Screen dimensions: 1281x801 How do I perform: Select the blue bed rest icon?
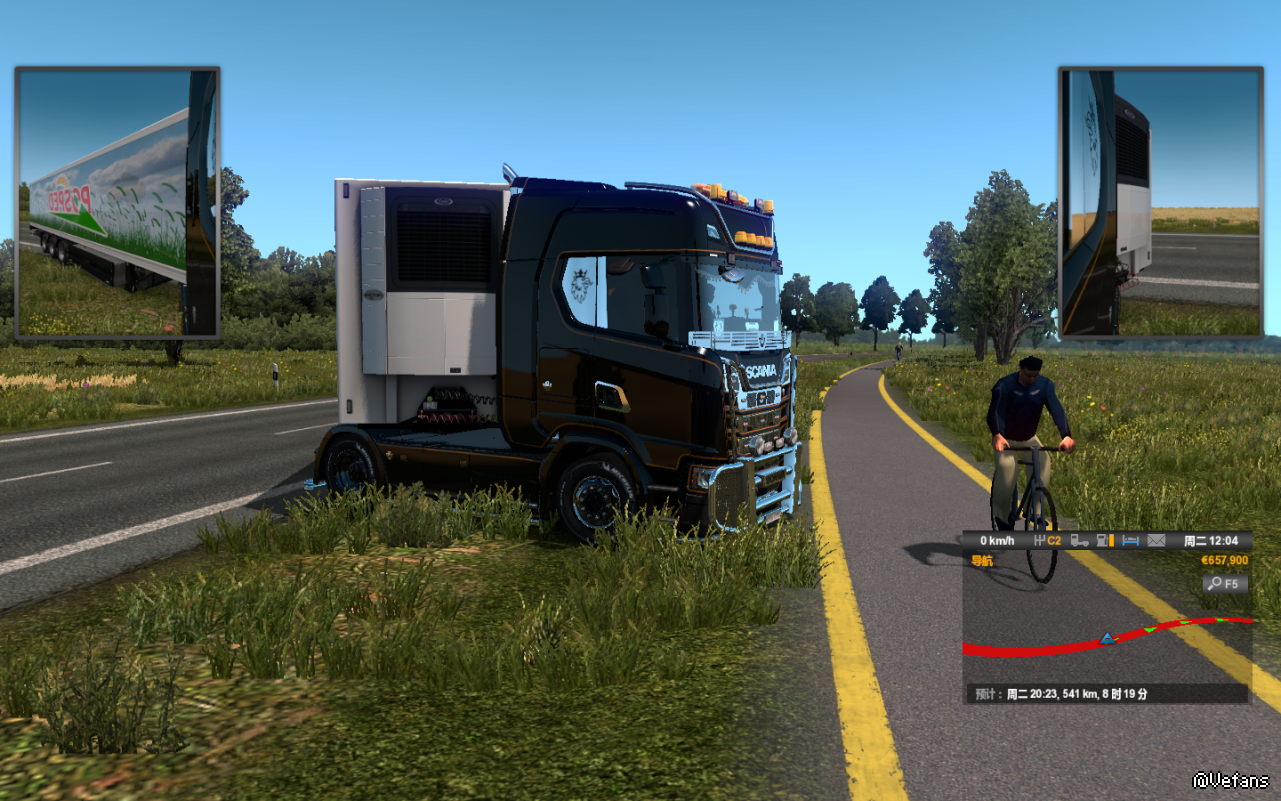pos(1131,541)
